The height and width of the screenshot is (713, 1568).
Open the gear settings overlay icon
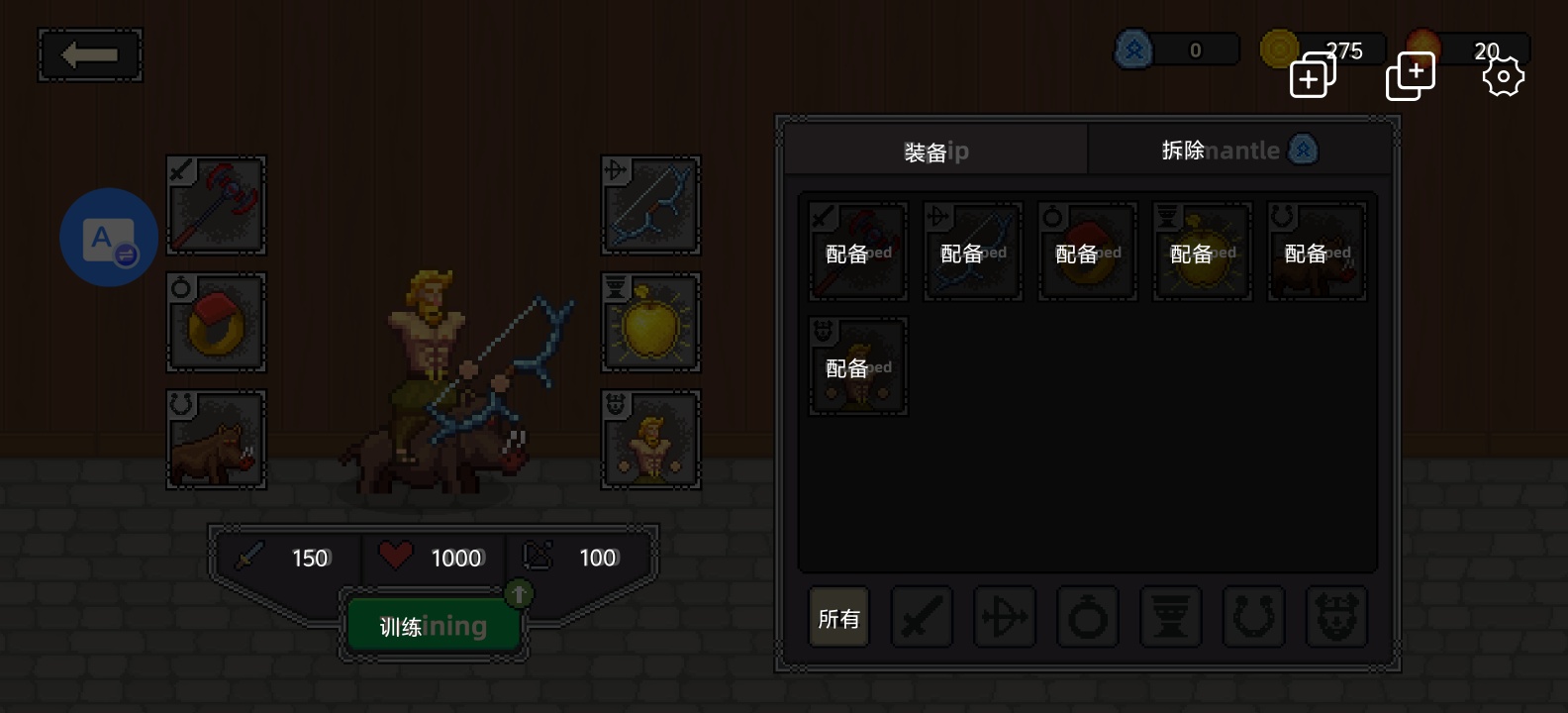tap(1503, 76)
